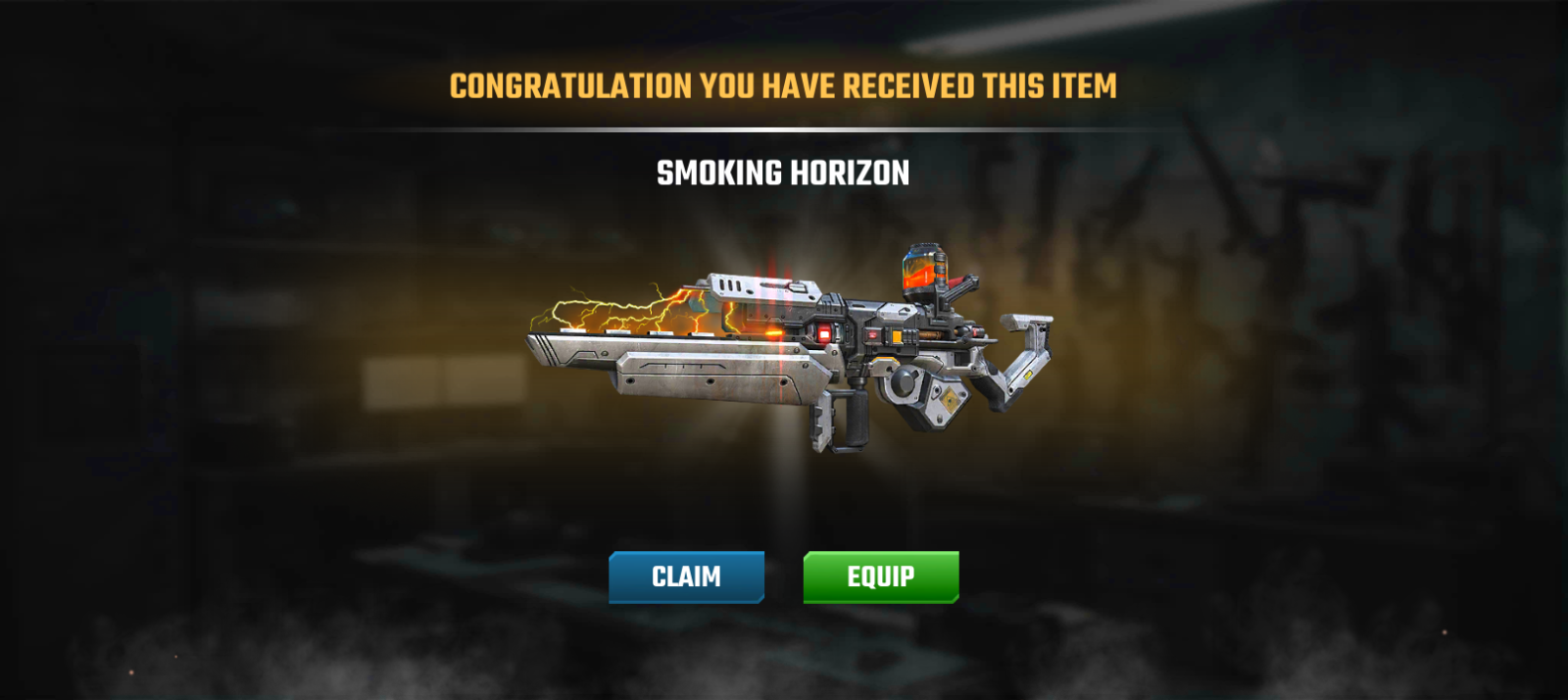Equip the Smoking Horizon weapon
The width and height of the screenshot is (1568, 700).
[880, 576]
